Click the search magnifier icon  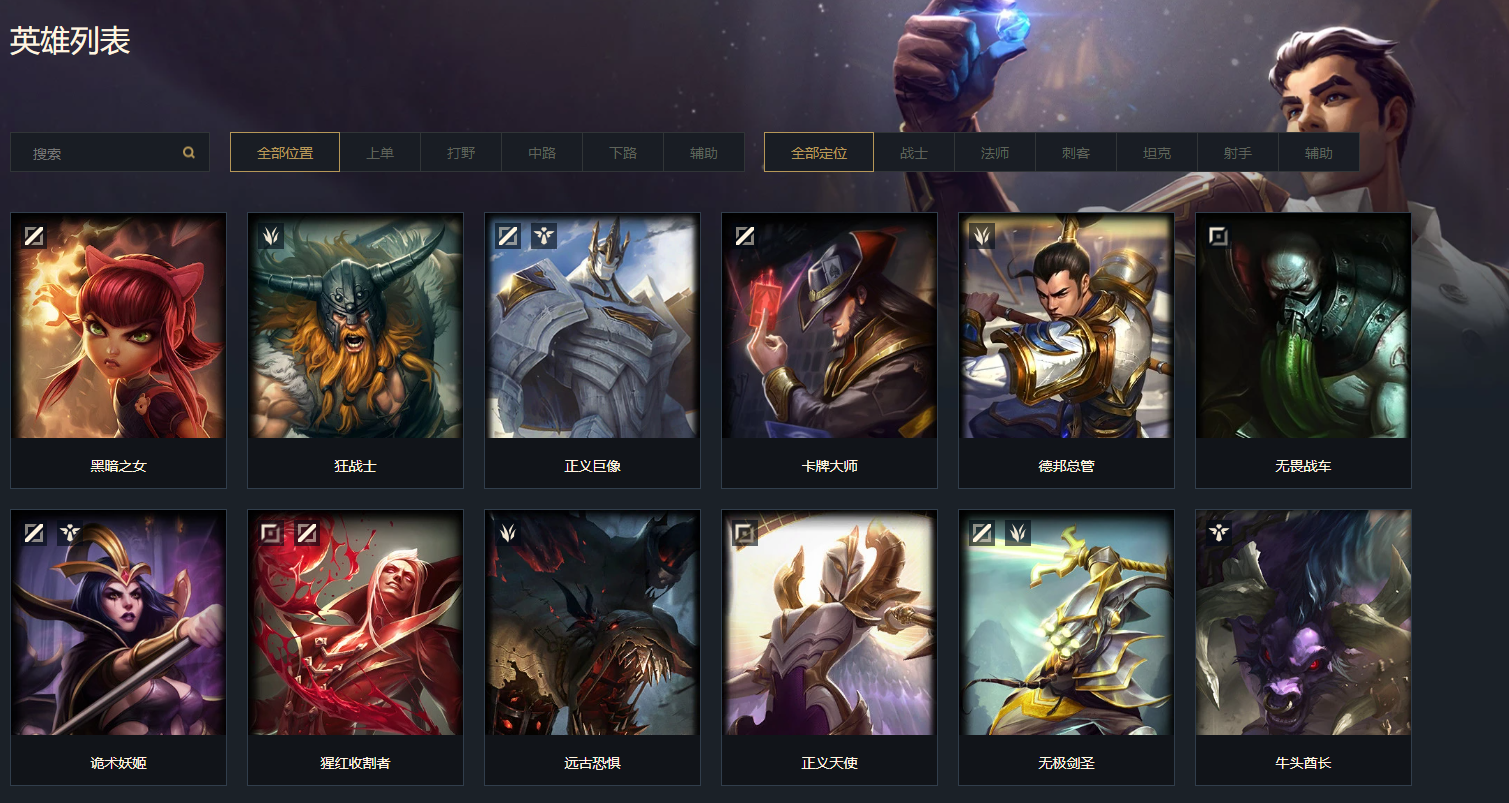pyautogui.click(x=189, y=151)
